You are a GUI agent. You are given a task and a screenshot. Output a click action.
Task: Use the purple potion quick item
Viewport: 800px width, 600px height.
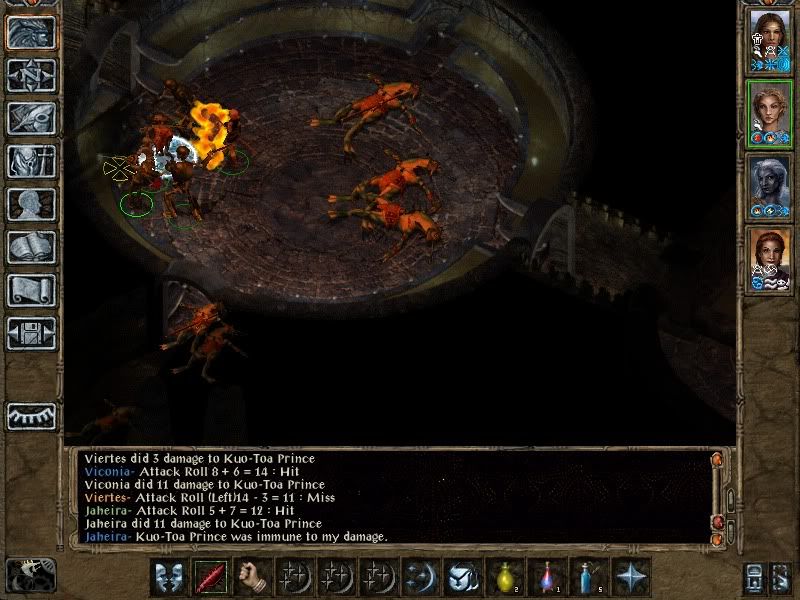[x=549, y=577]
